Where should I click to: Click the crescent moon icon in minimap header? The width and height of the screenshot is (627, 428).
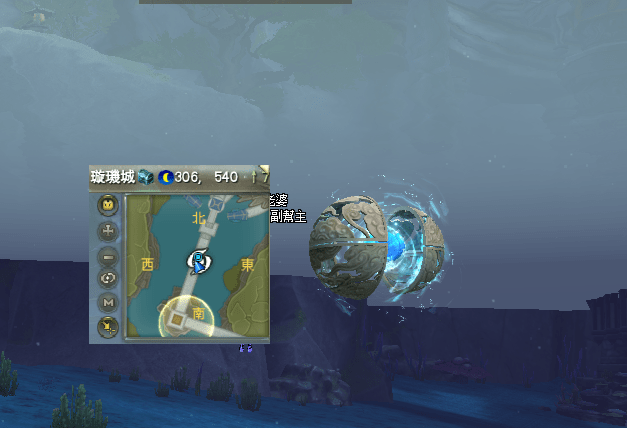pos(165,177)
